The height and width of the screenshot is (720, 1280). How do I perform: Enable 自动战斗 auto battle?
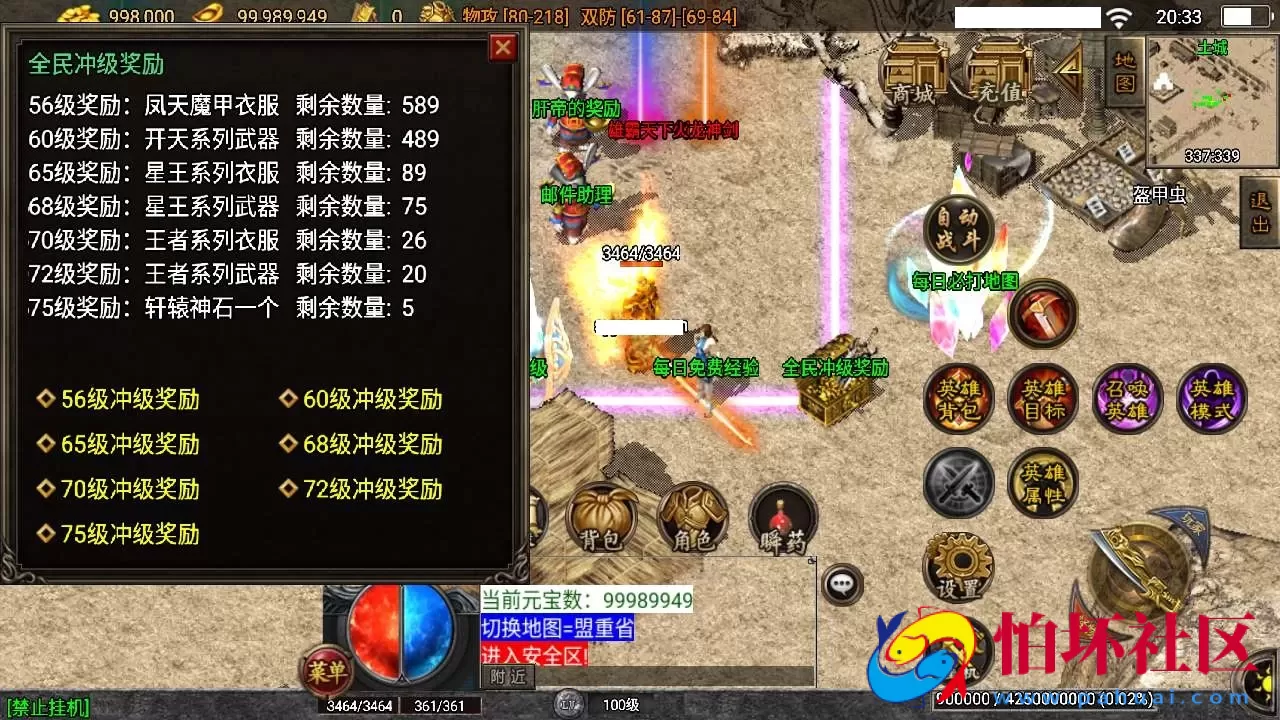[957, 228]
